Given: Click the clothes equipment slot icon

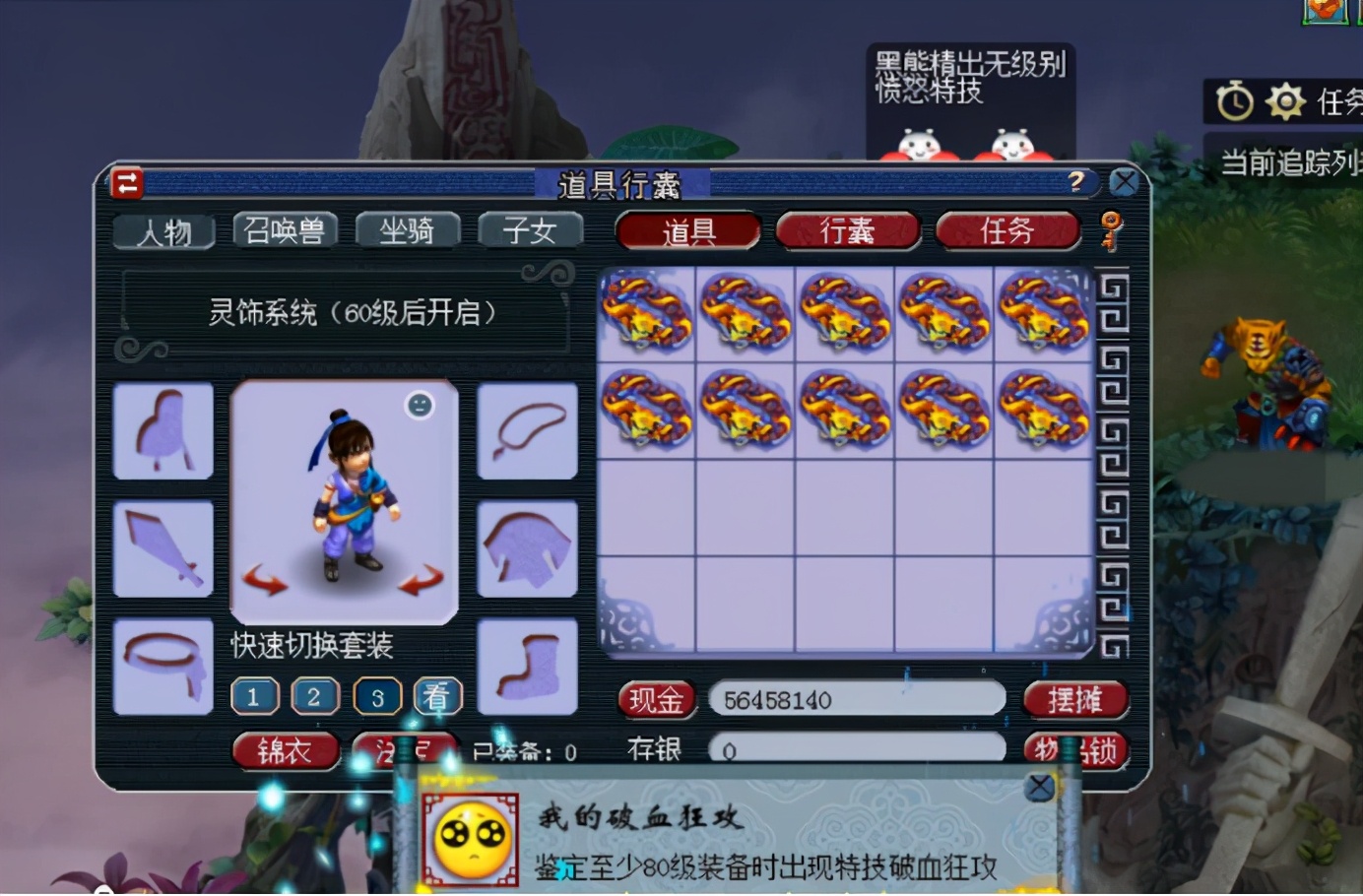Looking at the screenshot, I should pyautogui.click(x=527, y=548).
